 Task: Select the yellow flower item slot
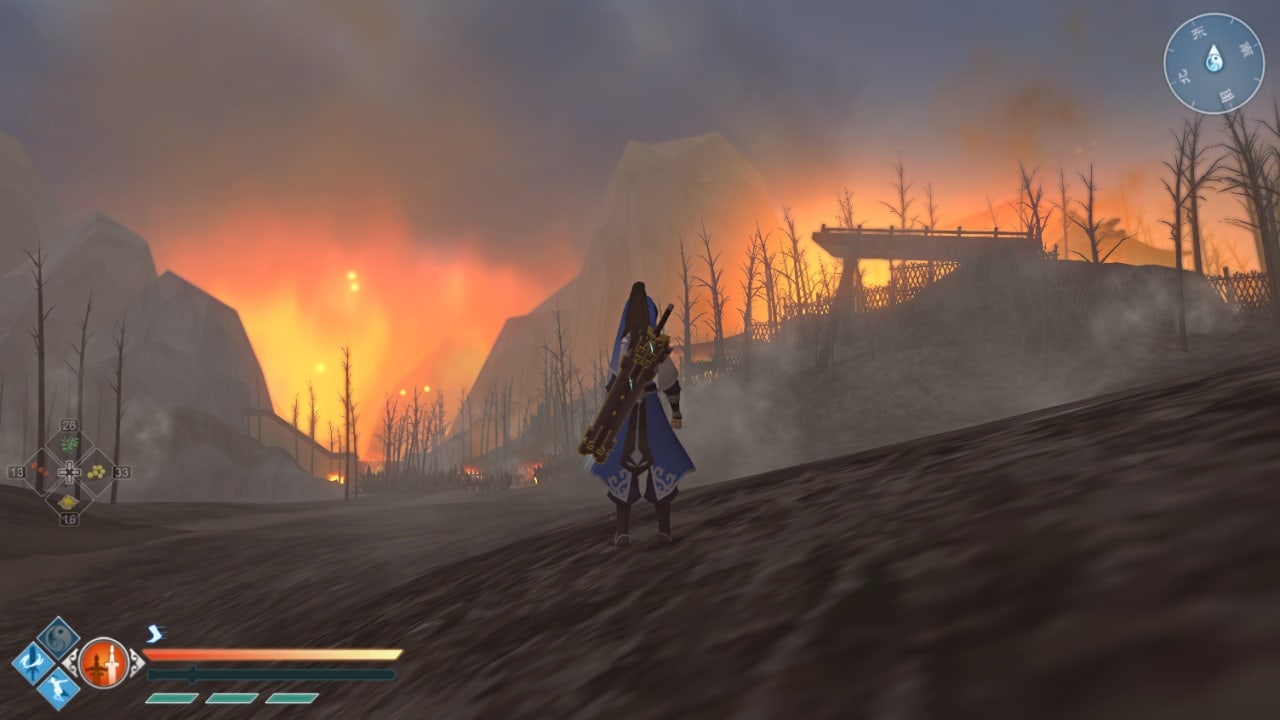pyautogui.click(x=68, y=501)
